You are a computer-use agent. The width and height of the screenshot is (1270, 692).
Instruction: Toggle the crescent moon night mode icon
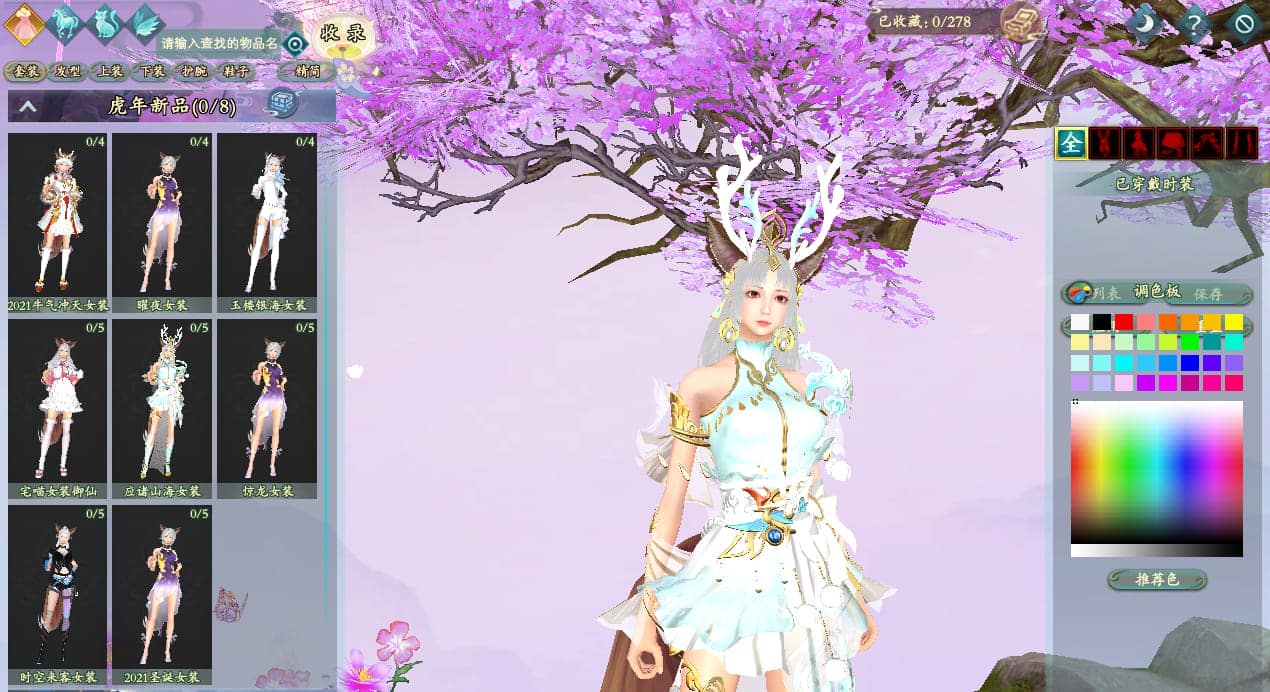1143,21
